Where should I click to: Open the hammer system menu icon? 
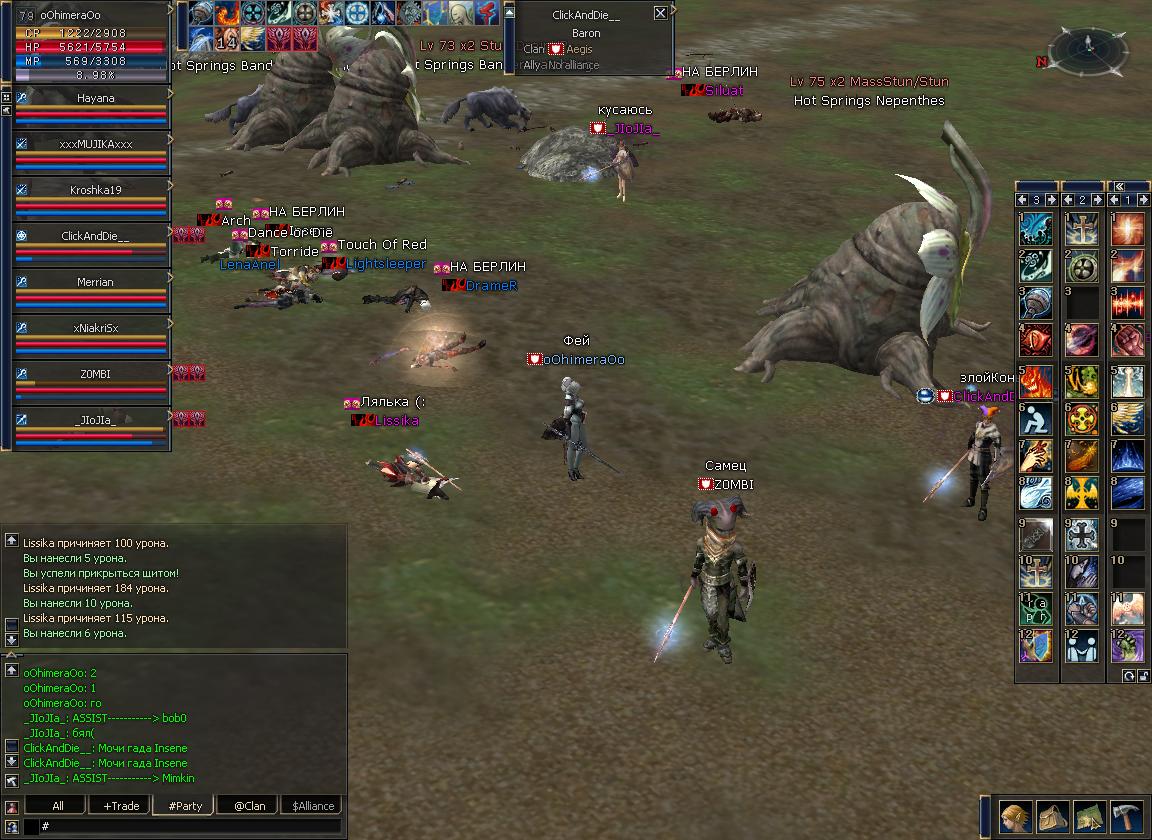1126,816
